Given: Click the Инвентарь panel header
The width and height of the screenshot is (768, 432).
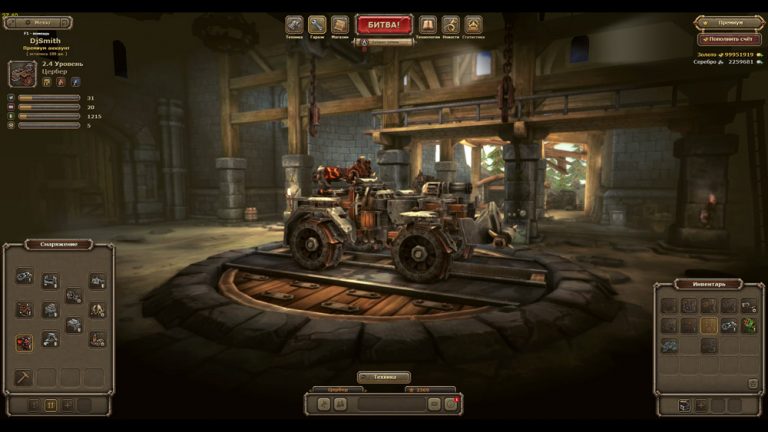Looking at the screenshot, I should pos(707,284).
